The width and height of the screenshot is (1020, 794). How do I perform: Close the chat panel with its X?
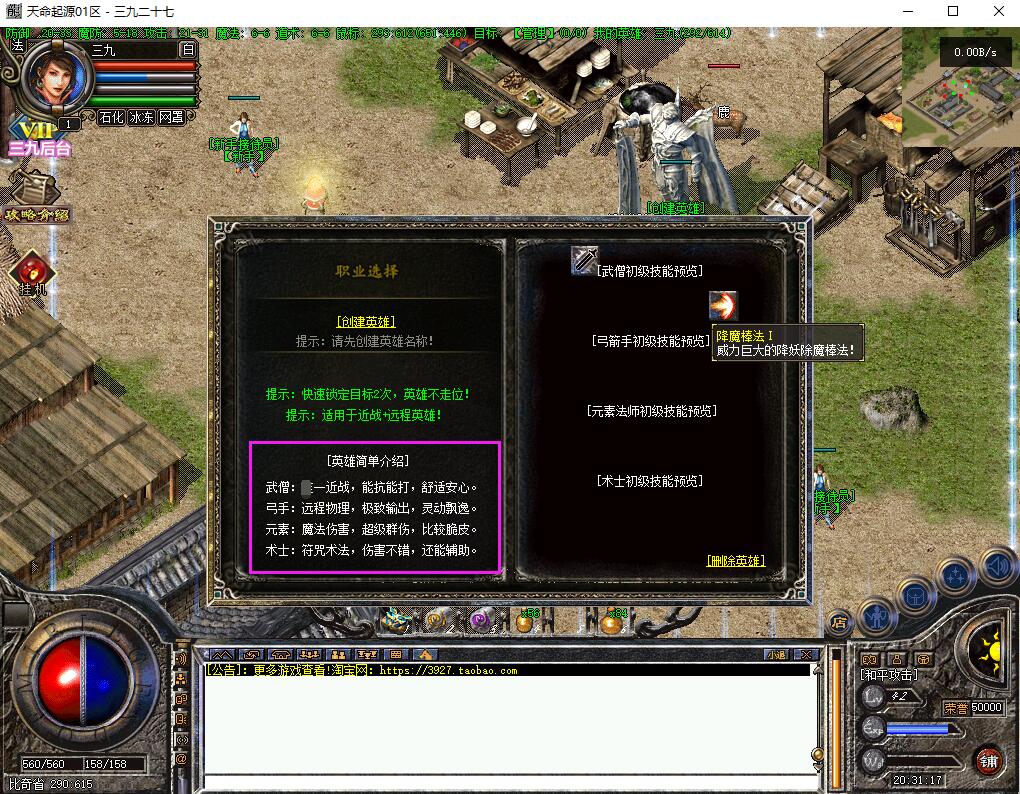(x=803, y=654)
